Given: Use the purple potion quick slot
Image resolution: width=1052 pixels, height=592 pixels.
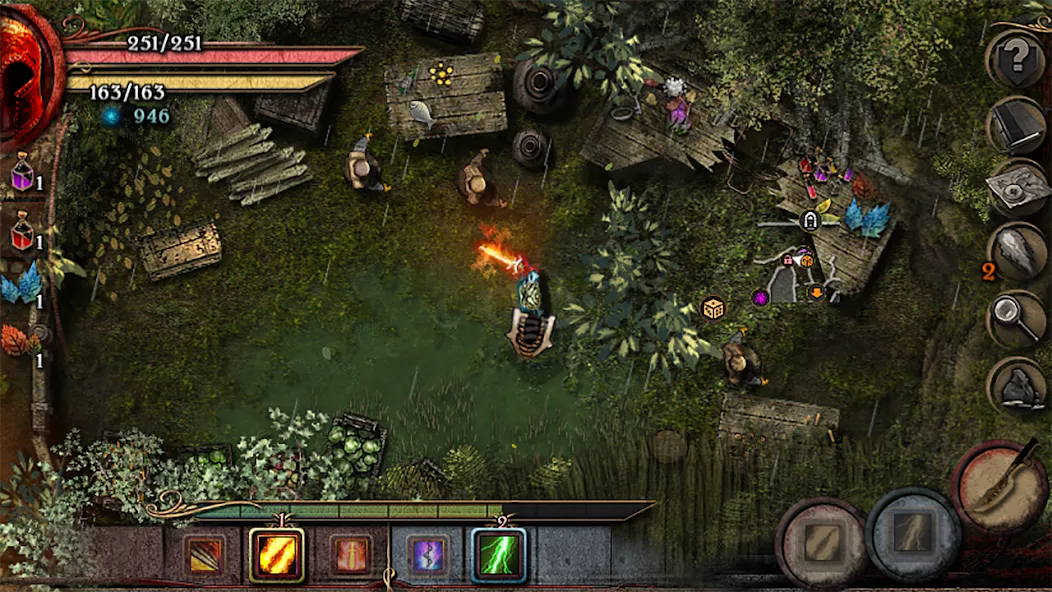Looking at the screenshot, I should [22, 174].
